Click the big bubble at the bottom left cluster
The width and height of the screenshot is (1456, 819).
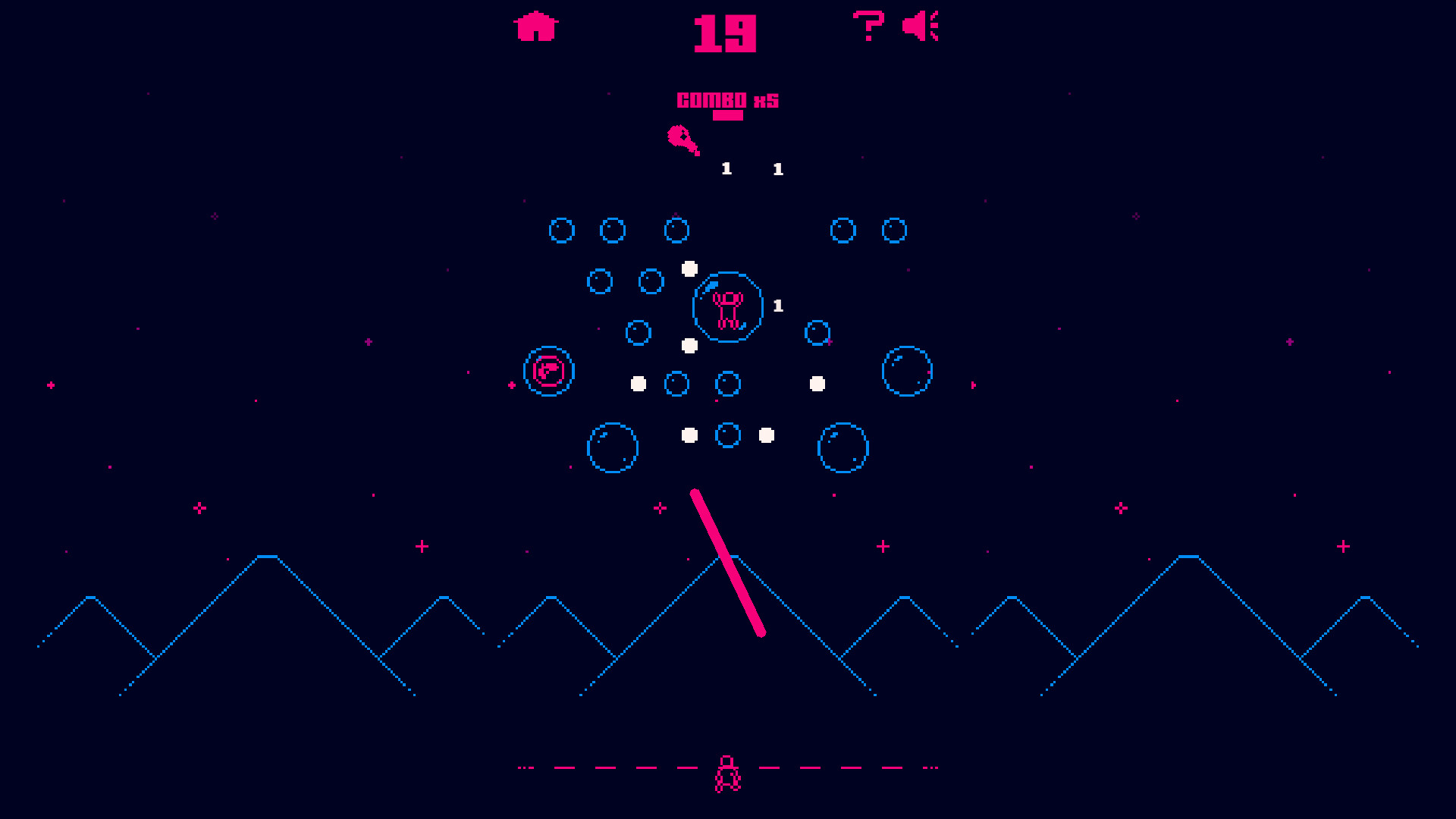pos(614,447)
